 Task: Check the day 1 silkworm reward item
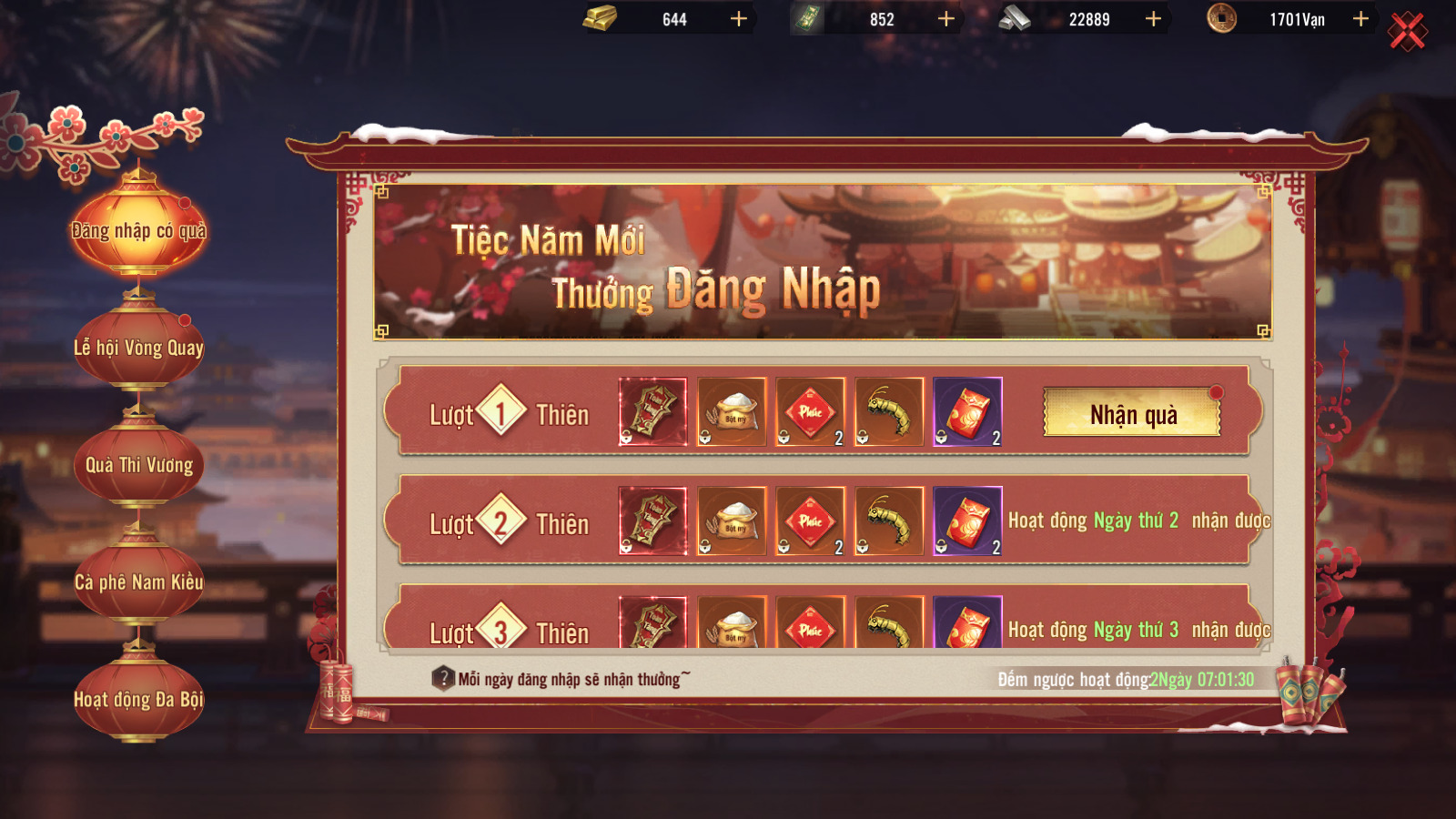889,412
